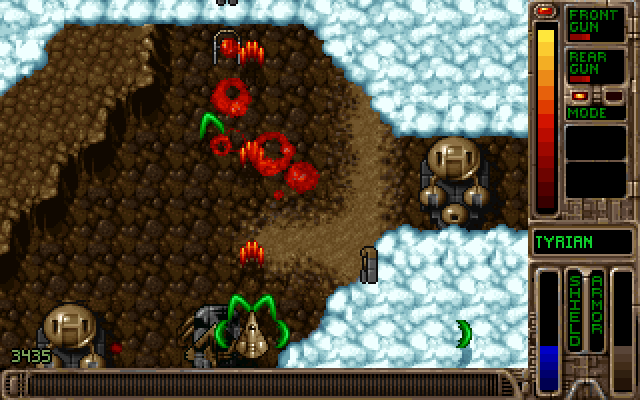Toggle the rear gun Mode indicator
640x400 pixels.
589,112
